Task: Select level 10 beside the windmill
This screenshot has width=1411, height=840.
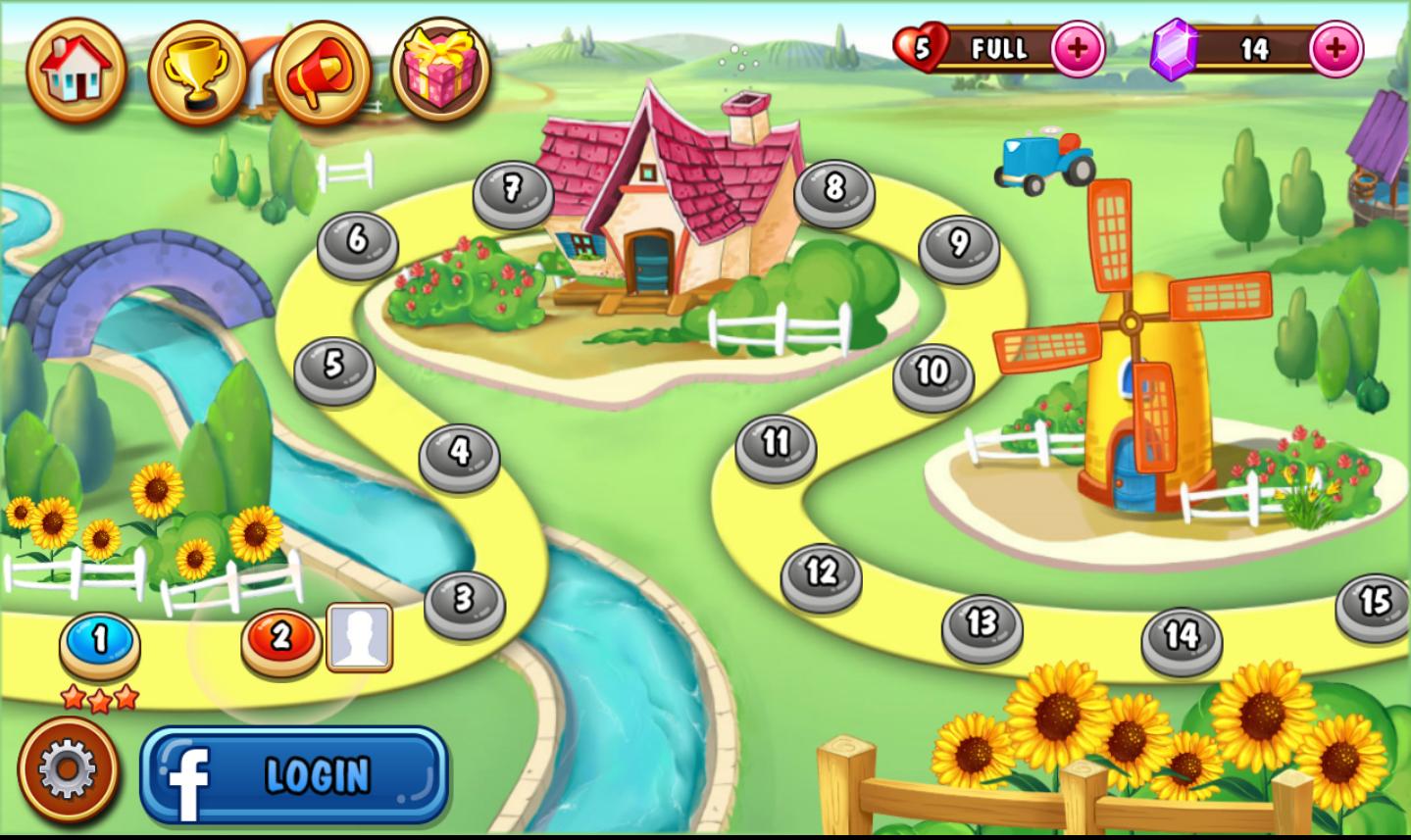Action: (x=929, y=371)
